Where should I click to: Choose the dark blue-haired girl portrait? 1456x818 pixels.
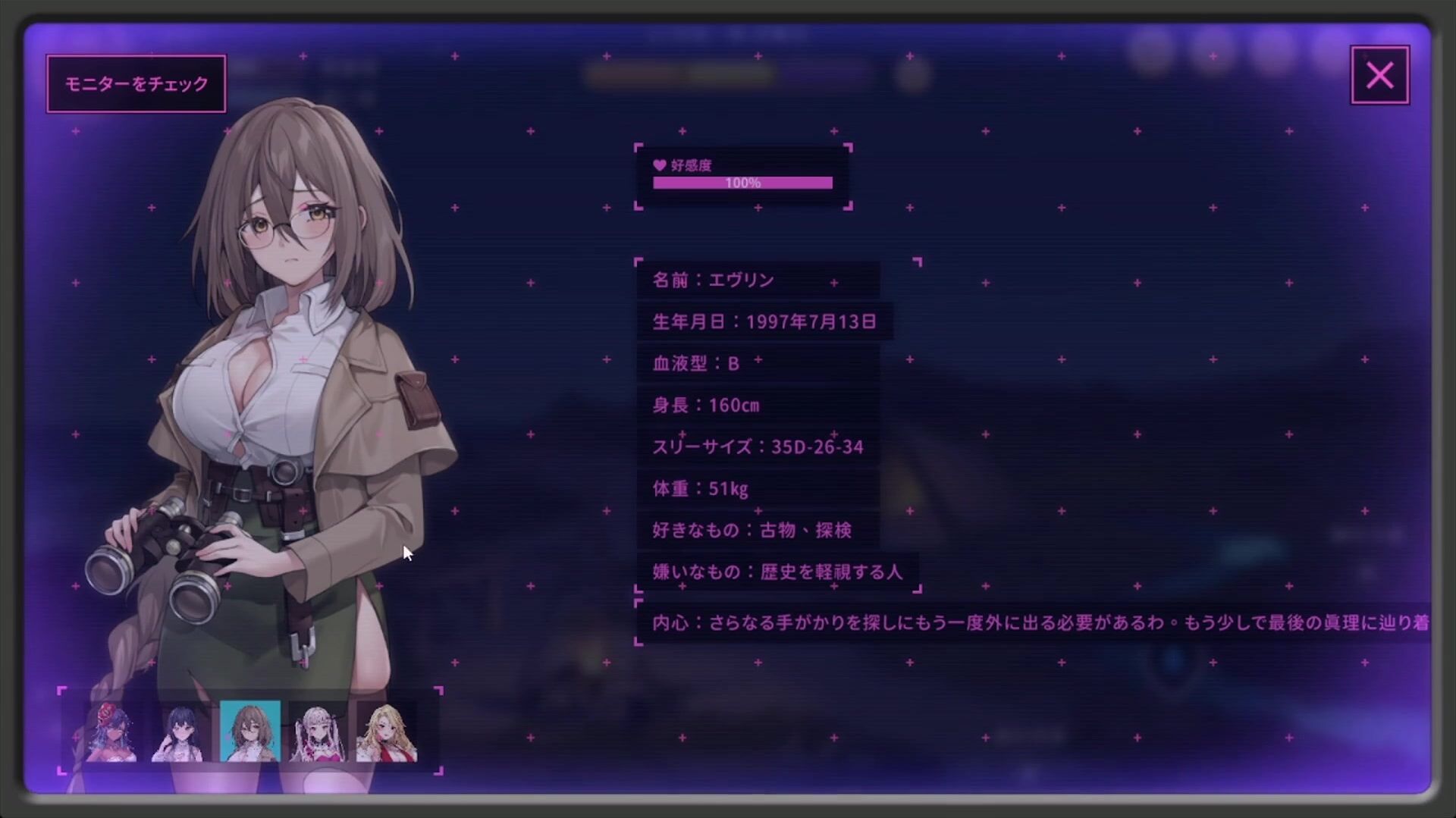coord(181,732)
